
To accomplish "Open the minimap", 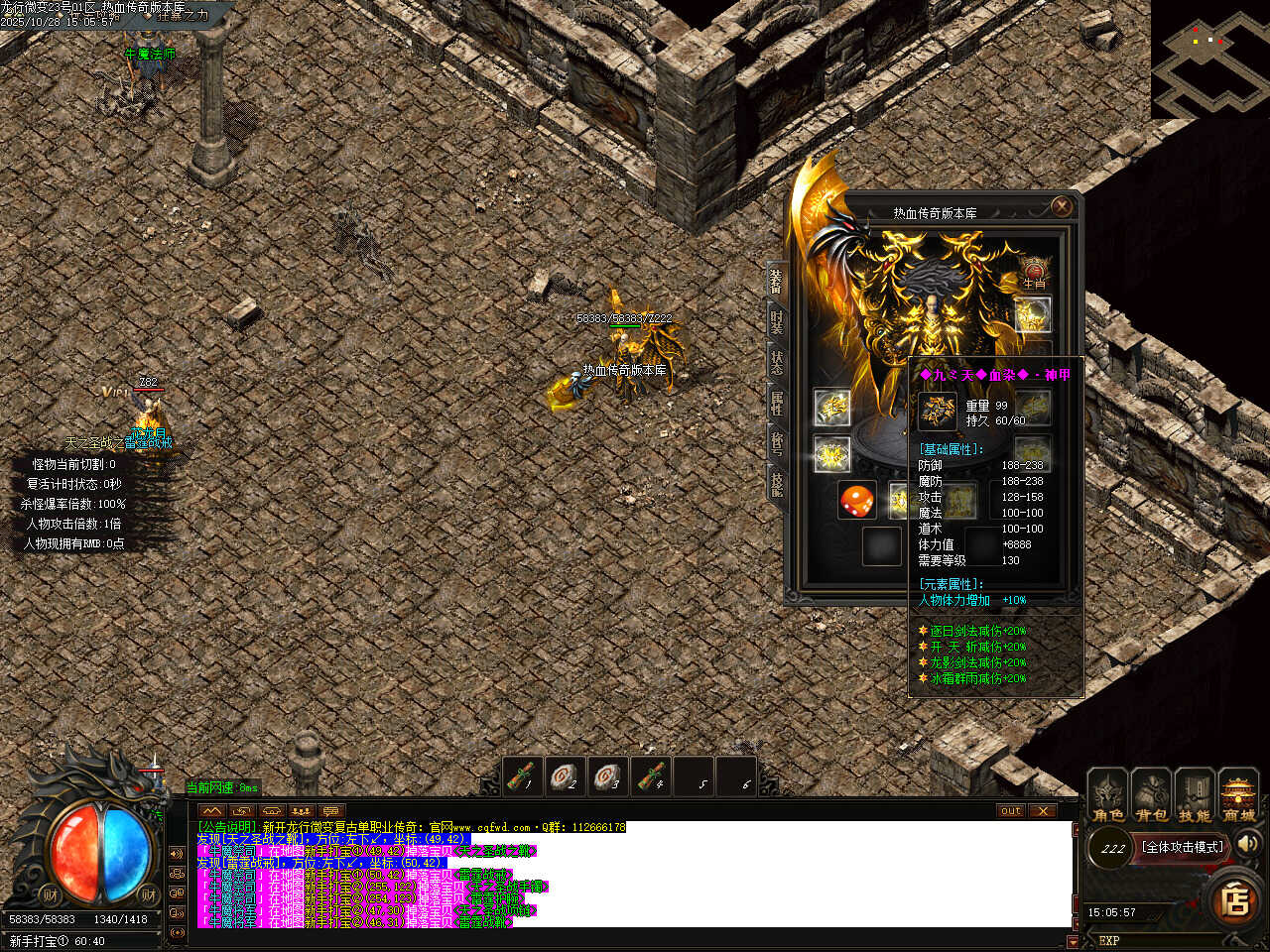I will coord(1210,59).
